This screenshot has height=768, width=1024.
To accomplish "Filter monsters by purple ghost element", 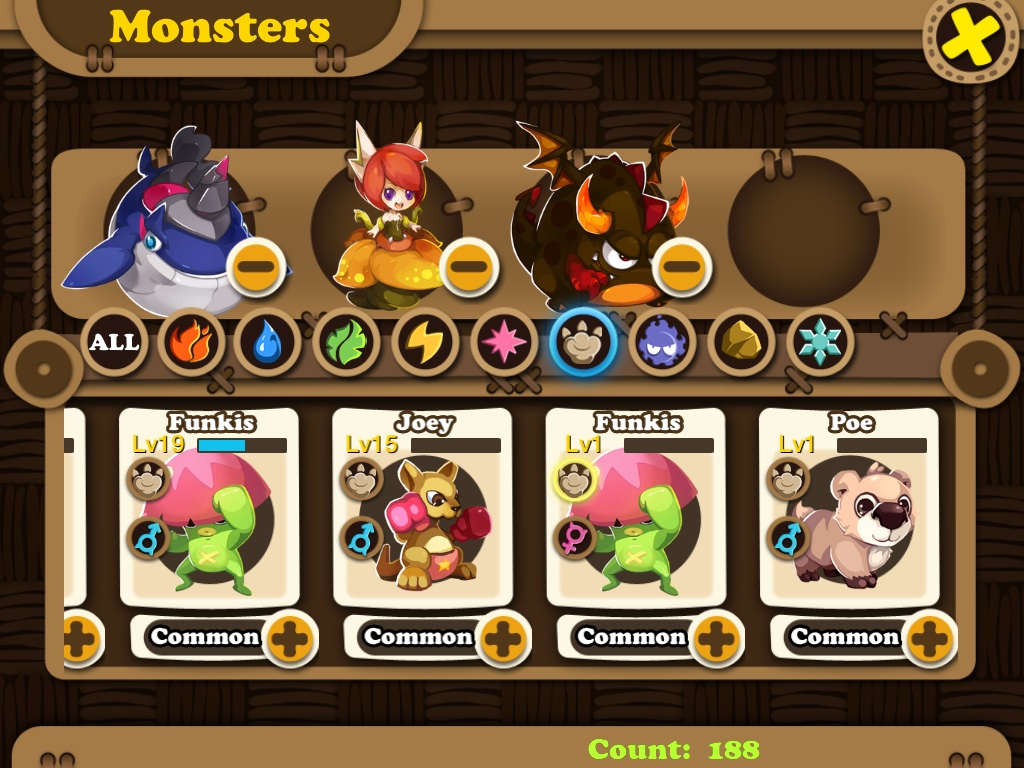I will (x=660, y=342).
